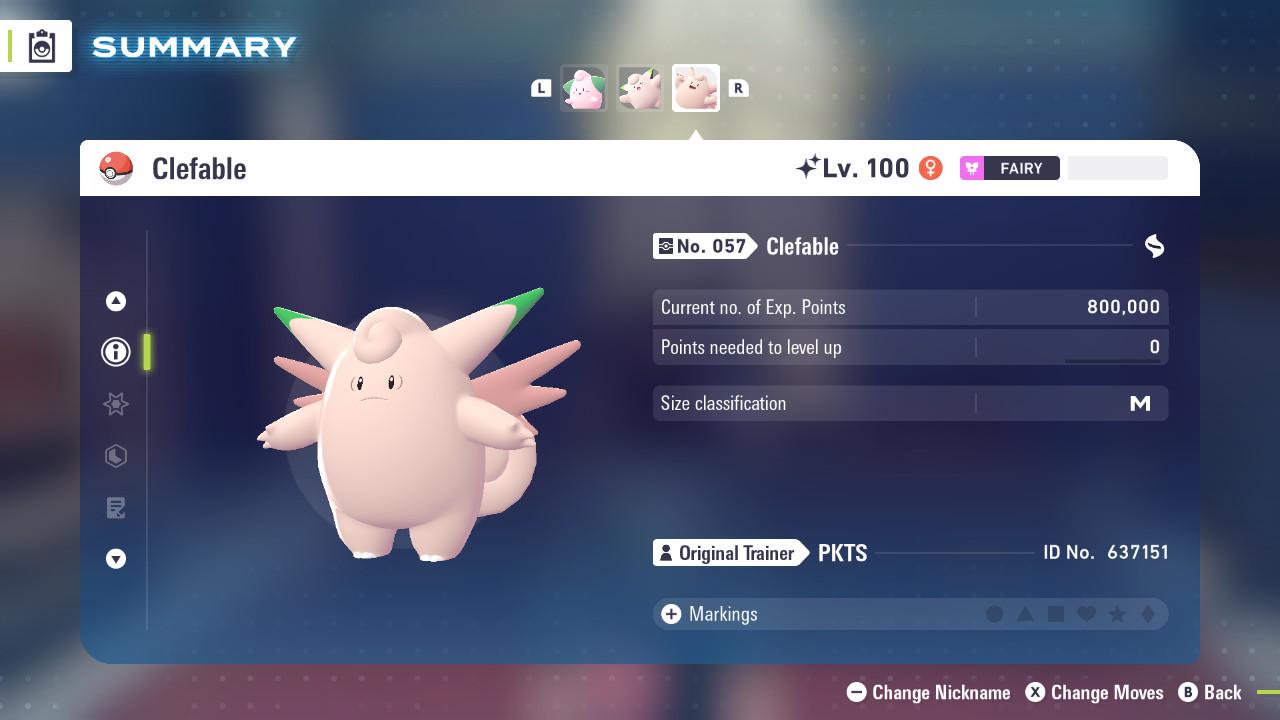This screenshot has width=1280, height=720.
Task: Select the star-shaped sidebar page icon
Action: coord(115,404)
